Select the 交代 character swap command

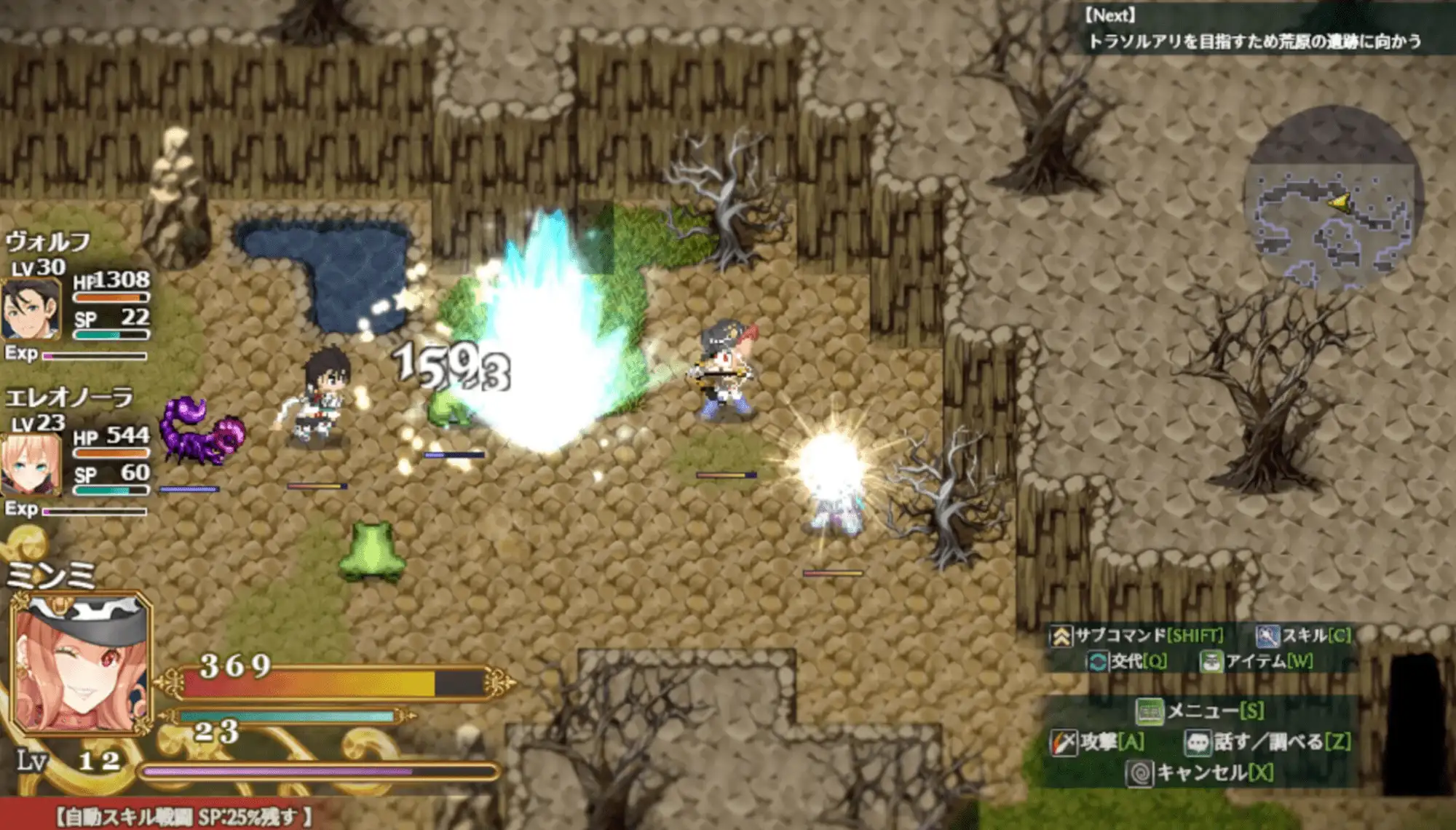click(1127, 661)
